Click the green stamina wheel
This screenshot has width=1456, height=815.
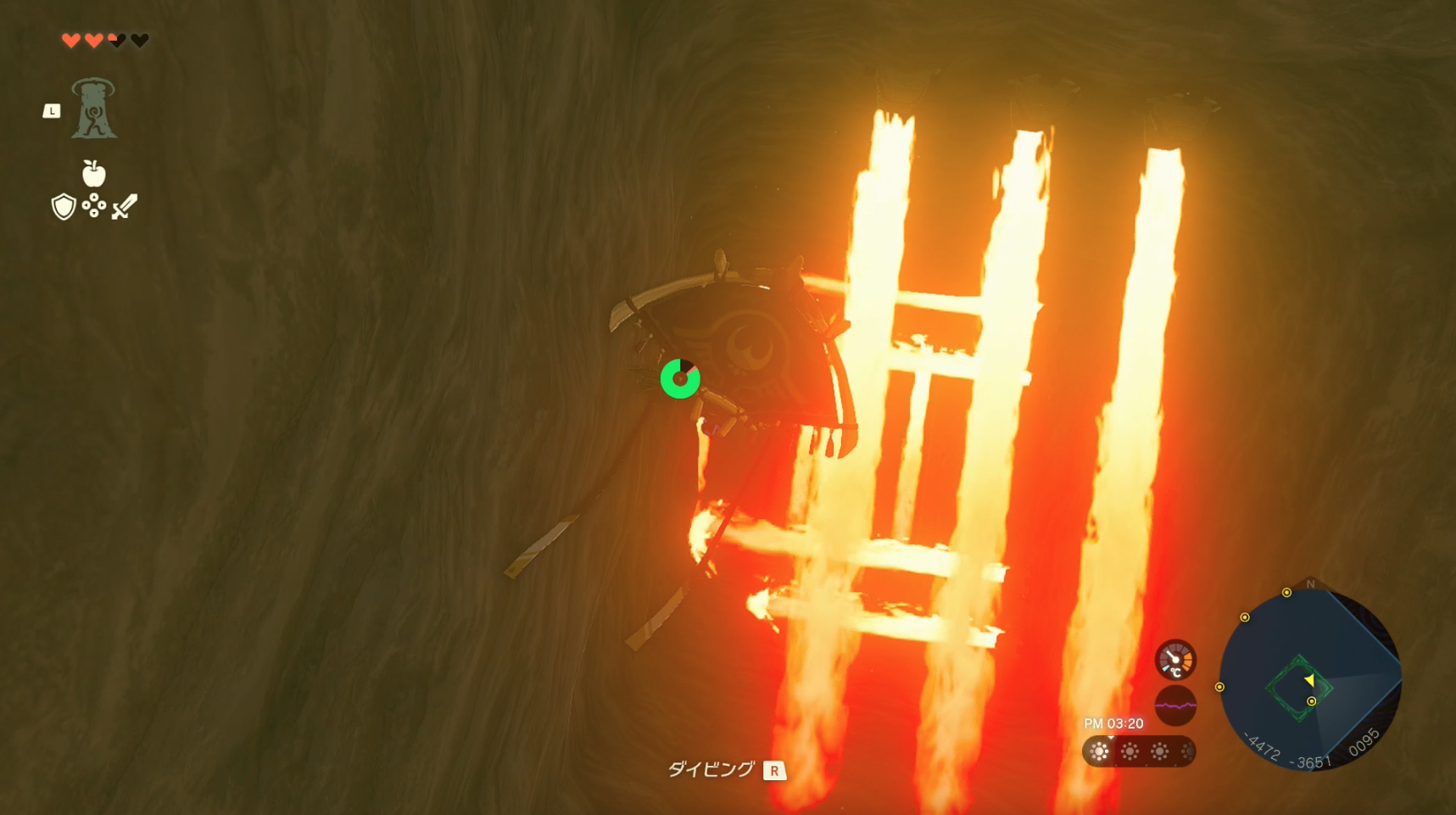click(681, 379)
